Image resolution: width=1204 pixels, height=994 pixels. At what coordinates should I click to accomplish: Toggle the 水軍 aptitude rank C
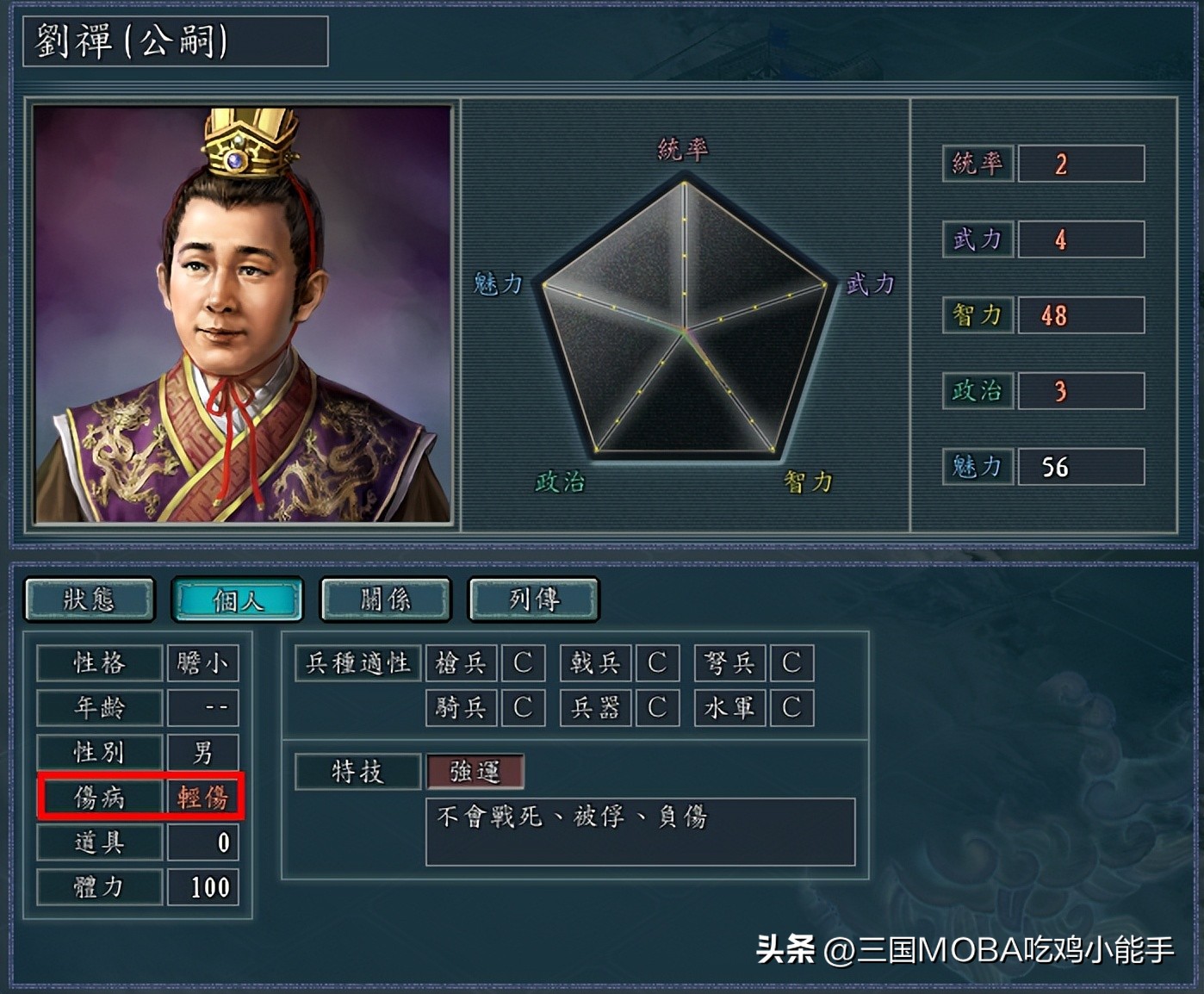(x=791, y=707)
